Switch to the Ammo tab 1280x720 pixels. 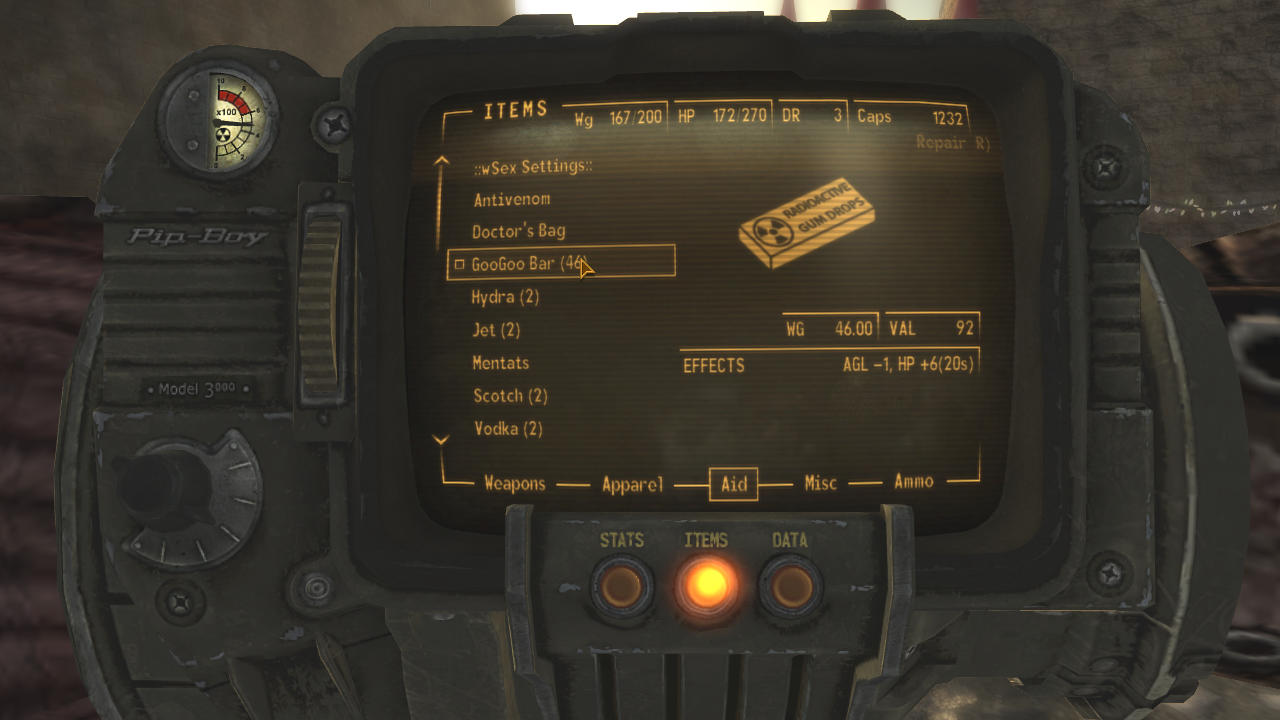(913, 481)
